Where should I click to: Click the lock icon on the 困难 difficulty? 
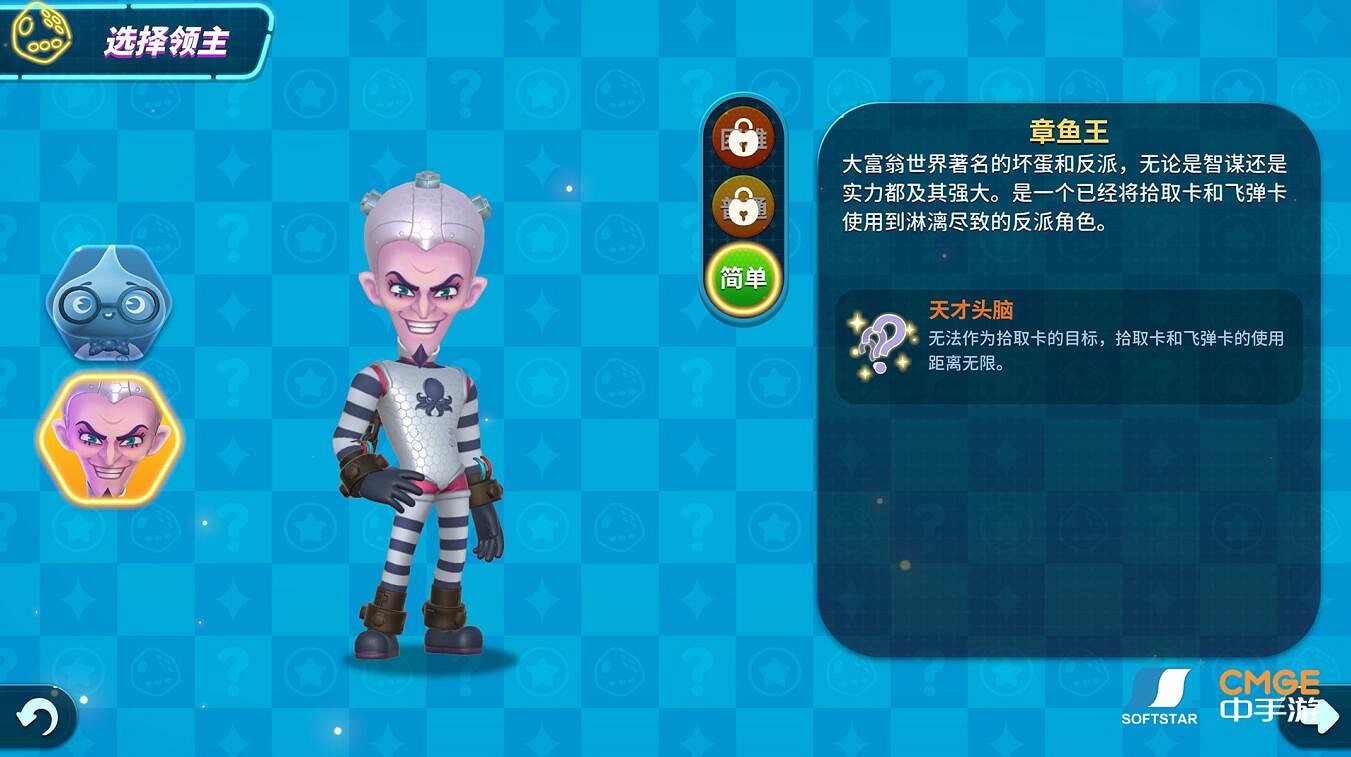pos(743,138)
